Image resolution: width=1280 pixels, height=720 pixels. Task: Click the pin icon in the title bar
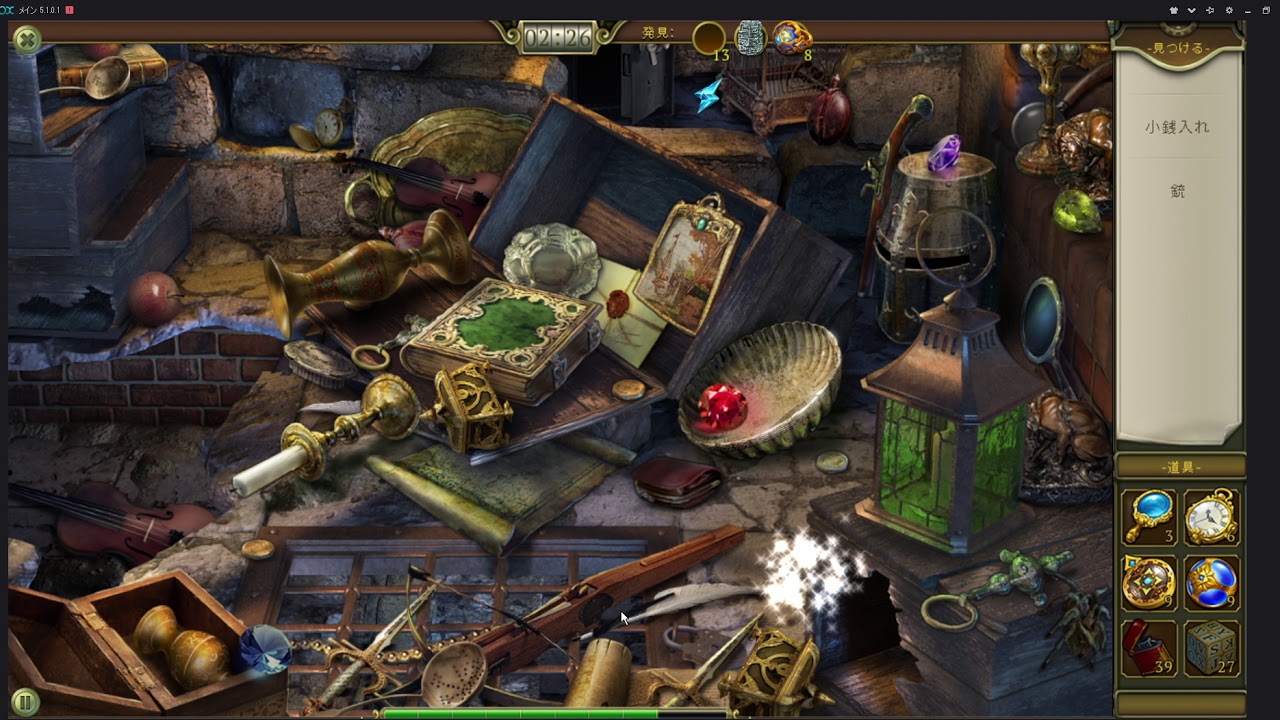pos(1209,10)
